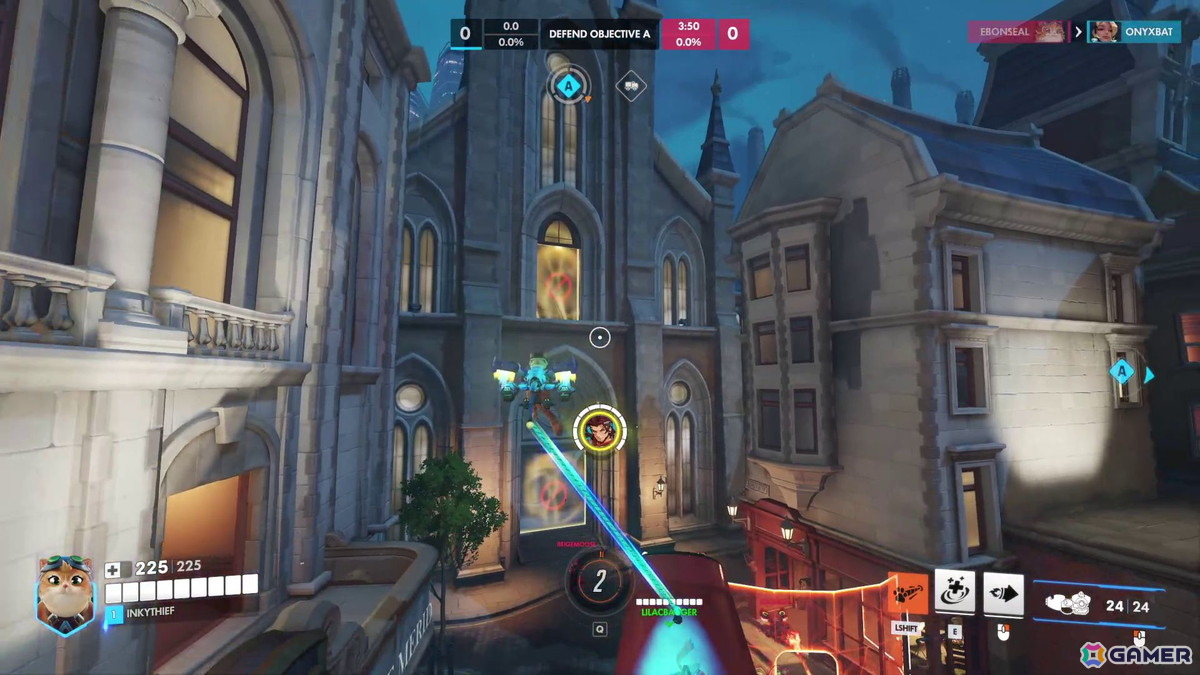Click the payload diamond icon under the scoreboard
The width and height of the screenshot is (1200, 675).
click(x=630, y=86)
